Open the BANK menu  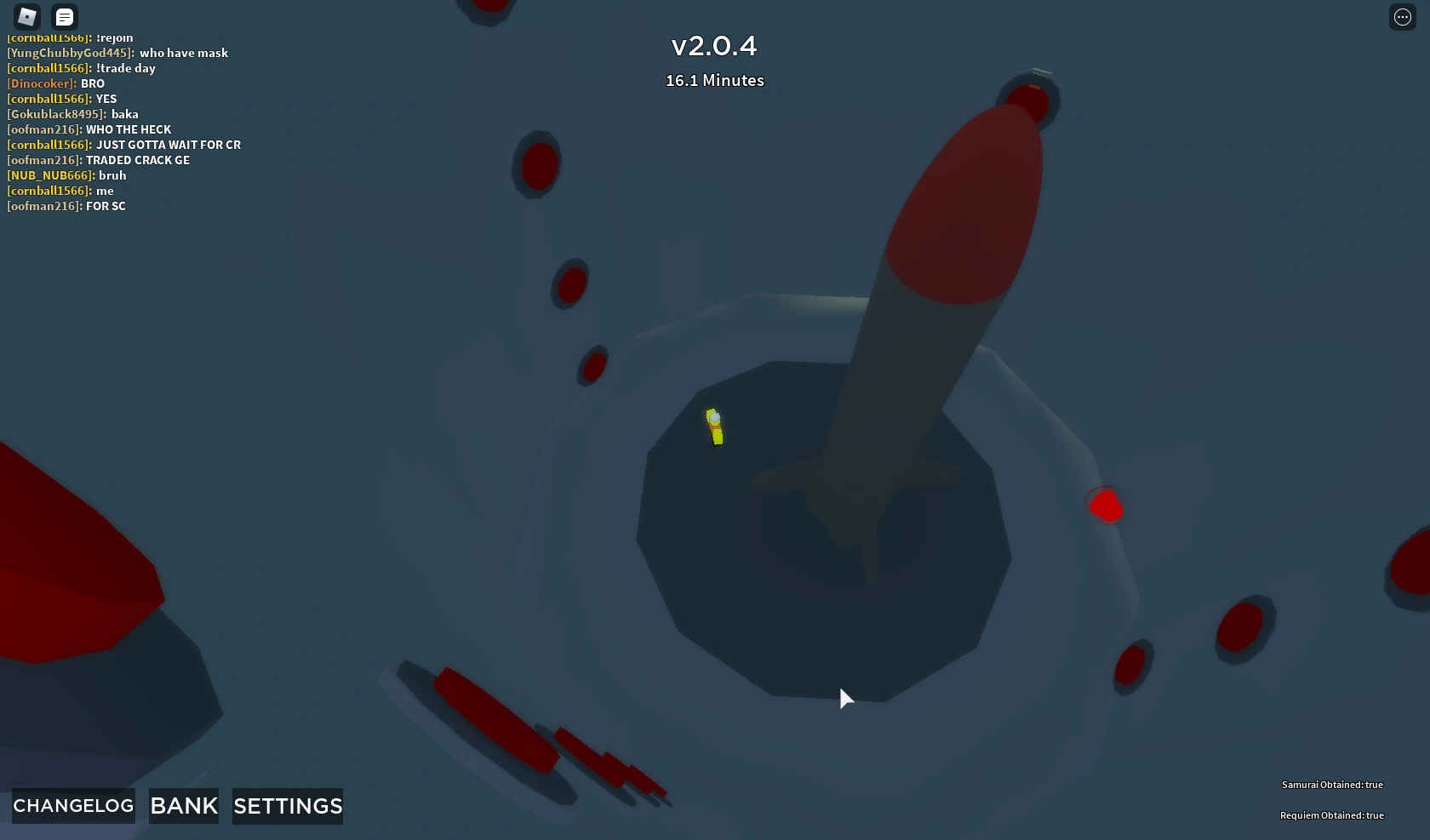tap(183, 805)
